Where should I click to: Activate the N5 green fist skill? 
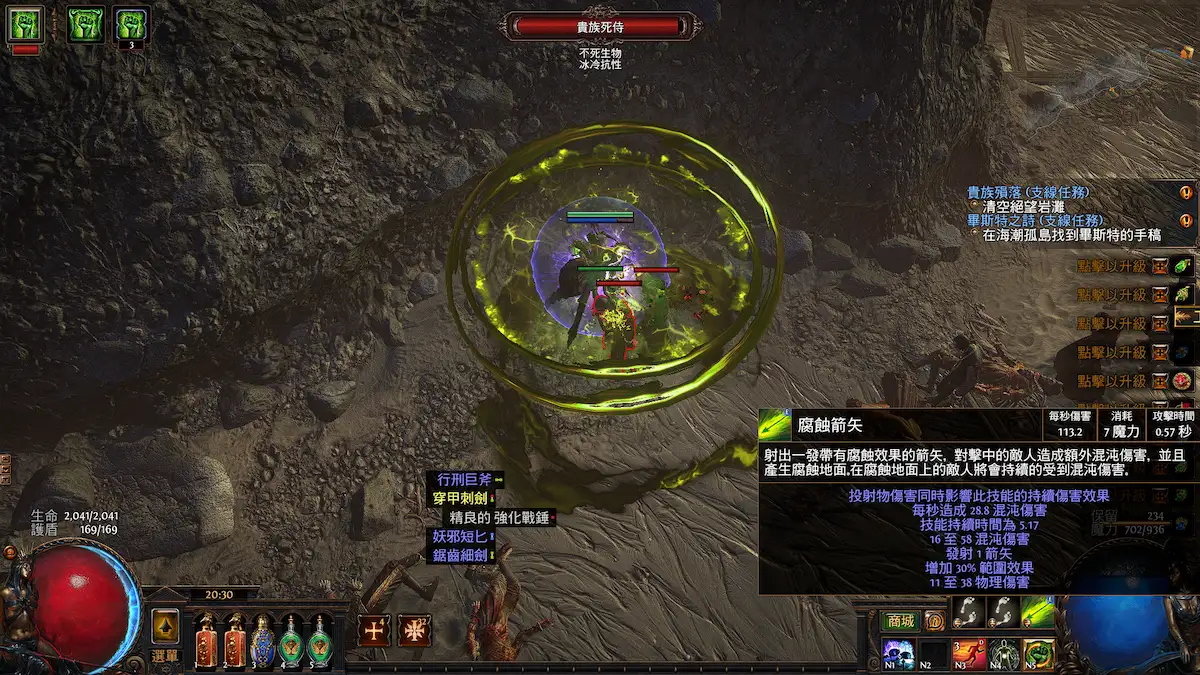point(1038,654)
